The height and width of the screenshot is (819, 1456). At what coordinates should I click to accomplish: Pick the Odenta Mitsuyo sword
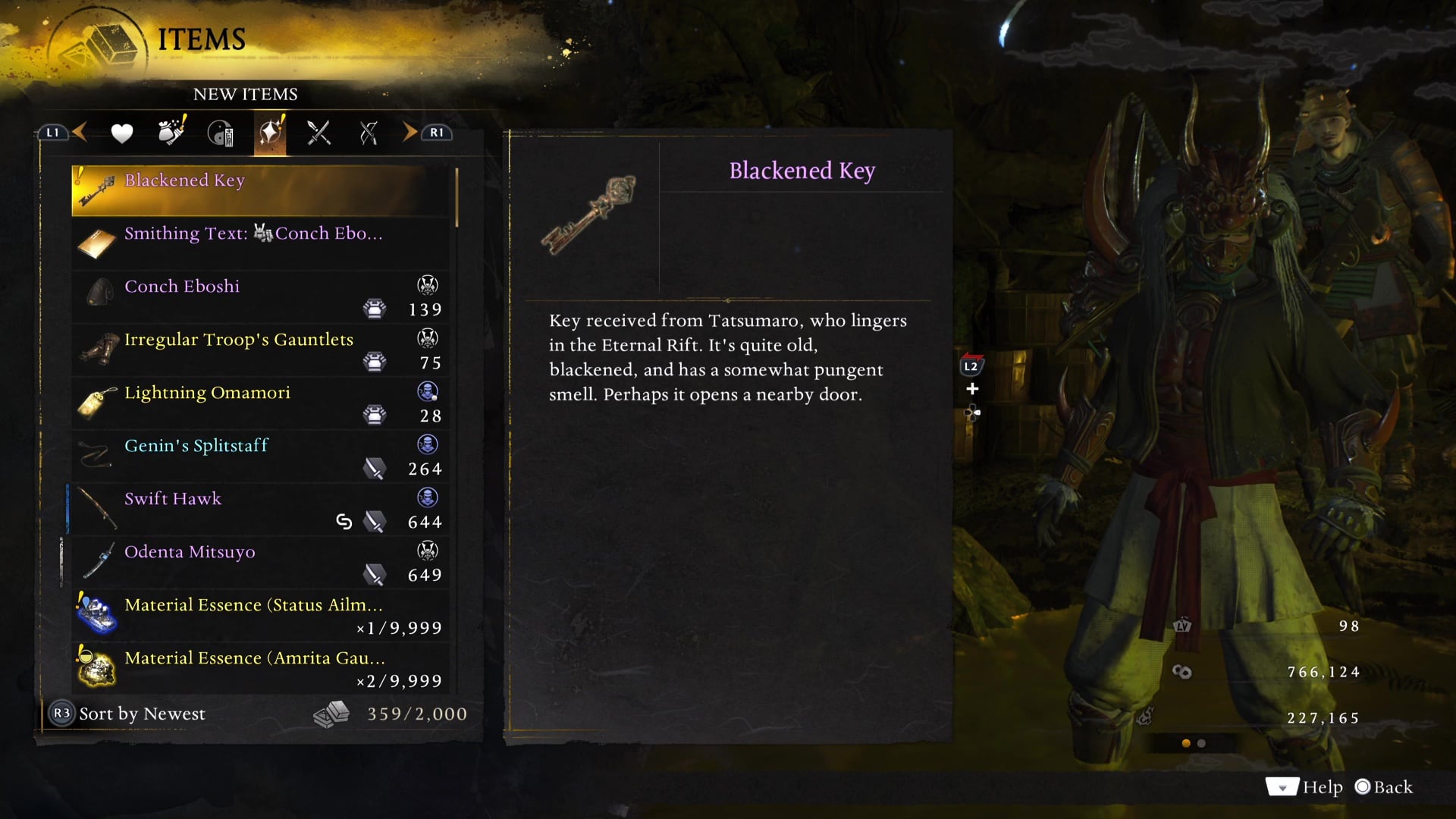[x=262, y=562]
